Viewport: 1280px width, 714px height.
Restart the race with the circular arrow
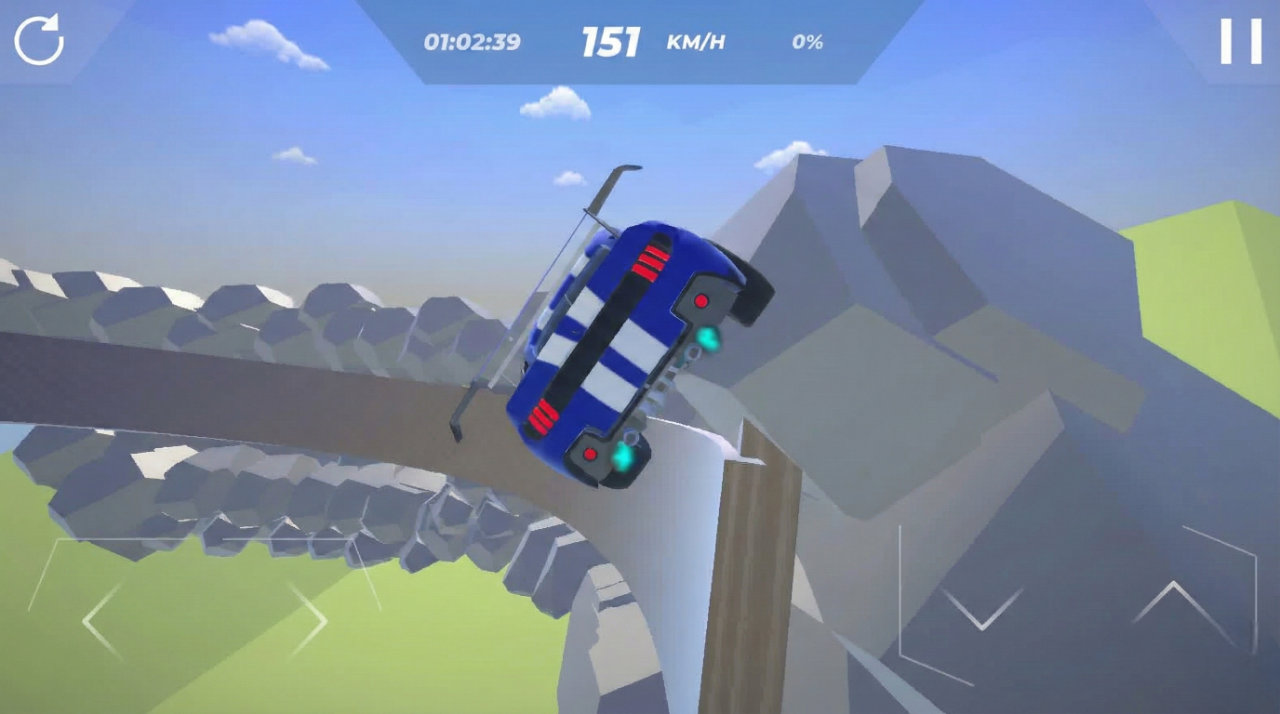click(x=39, y=41)
